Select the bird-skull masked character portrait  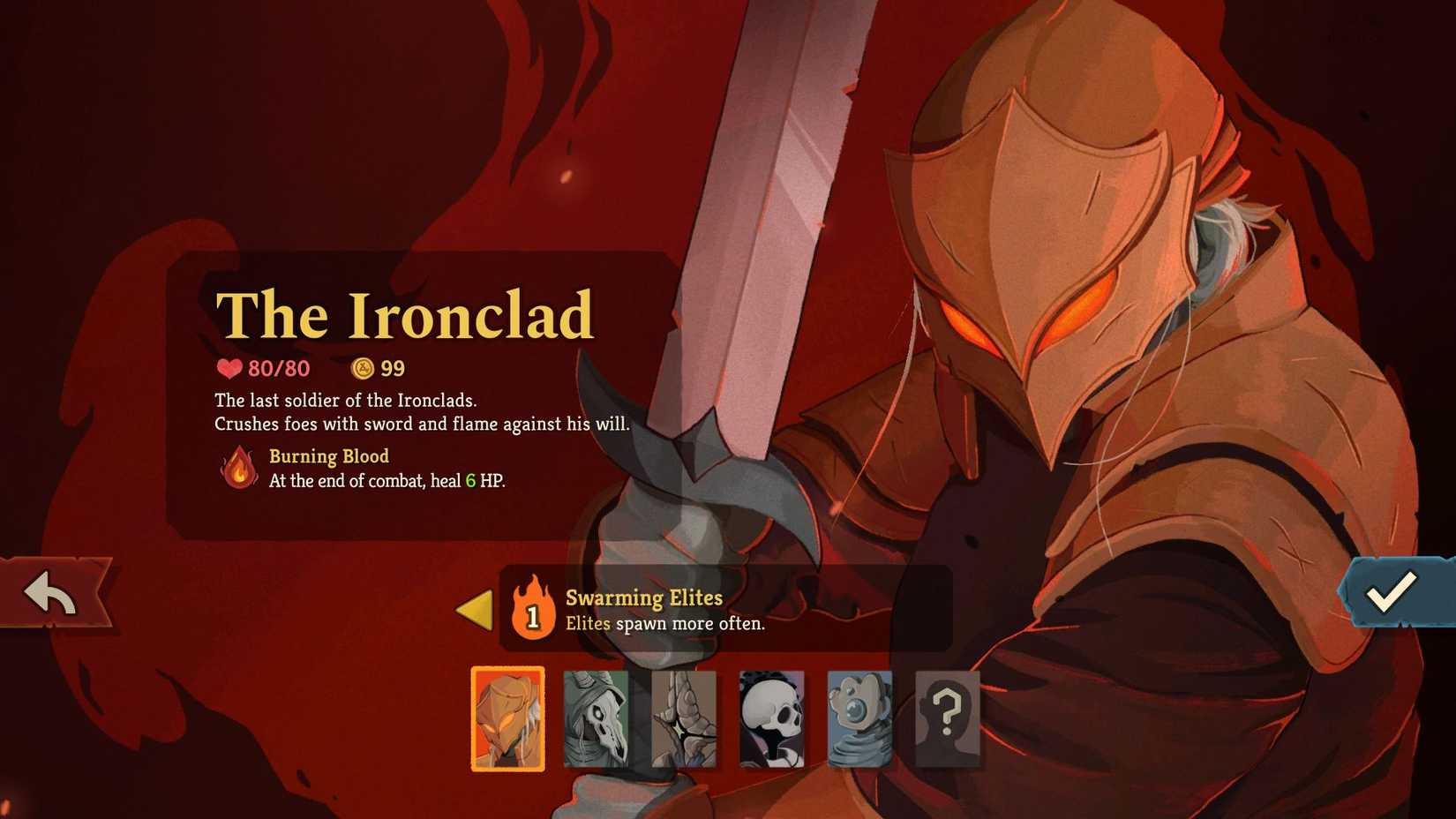click(596, 720)
